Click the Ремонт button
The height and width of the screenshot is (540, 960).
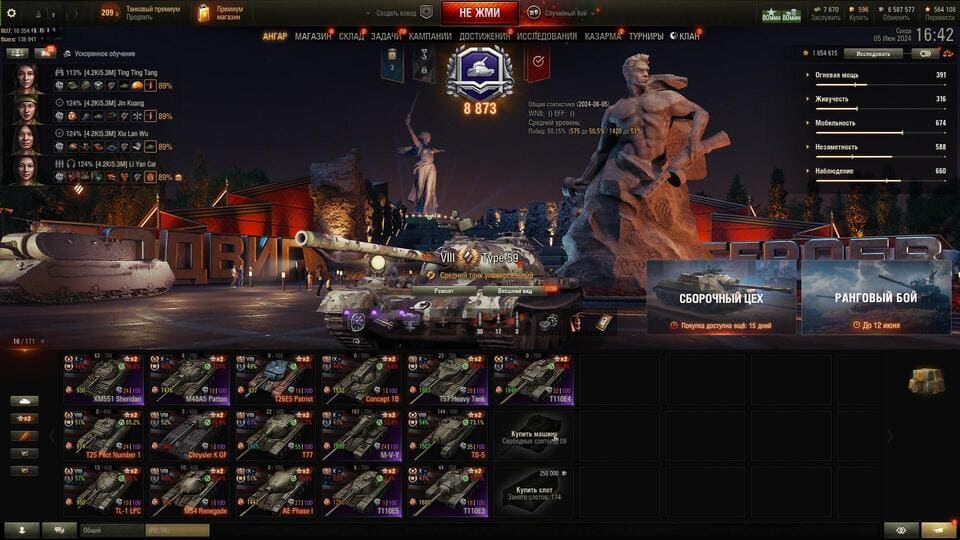tap(444, 291)
